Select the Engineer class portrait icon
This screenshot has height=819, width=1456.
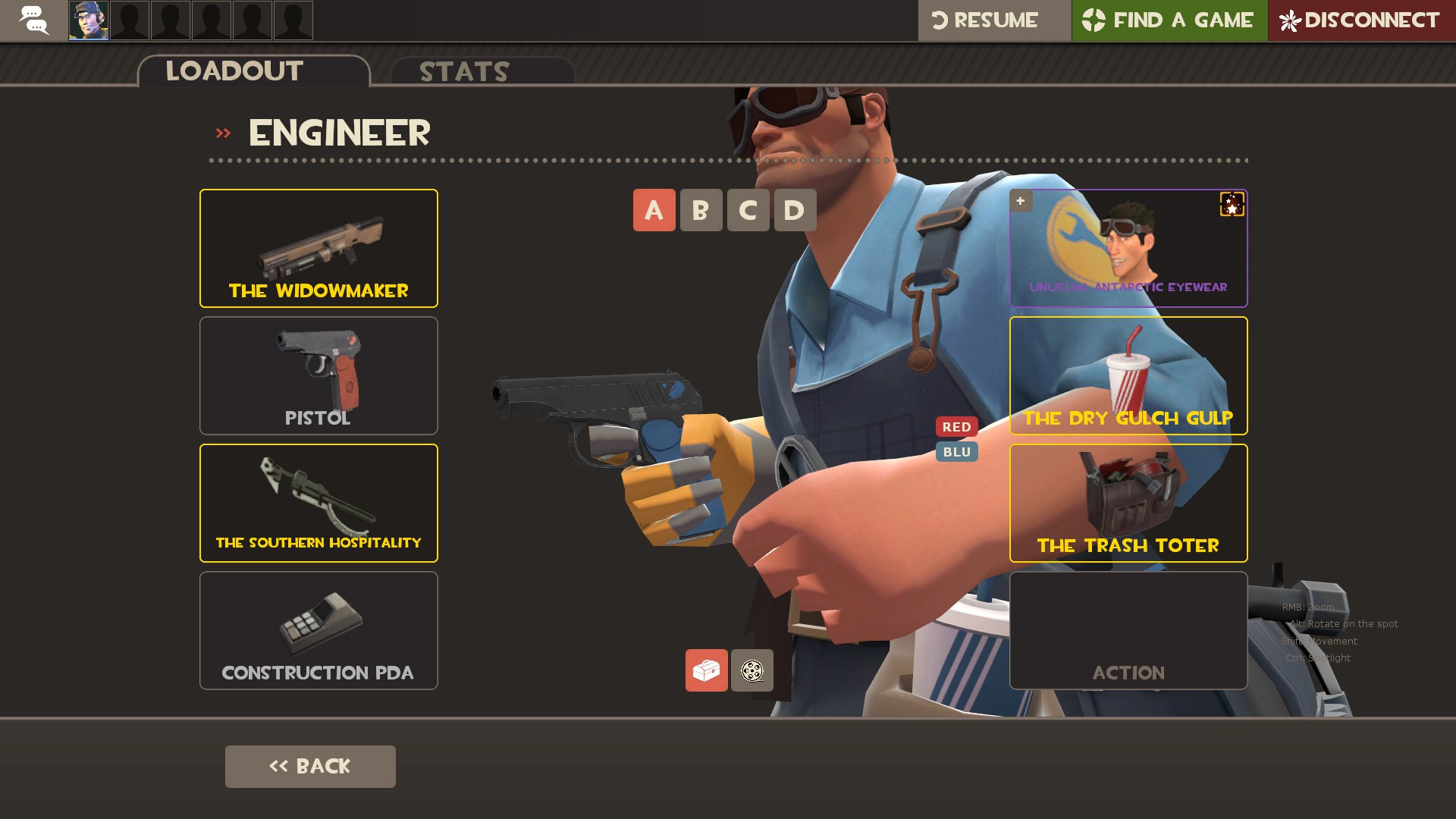tap(87, 20)
